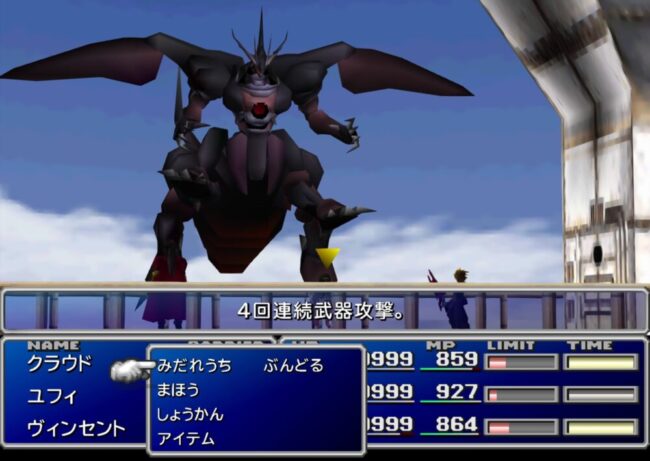Select the みだれうち command
Viewport: 650px width, 461px height.
(194, 366)
